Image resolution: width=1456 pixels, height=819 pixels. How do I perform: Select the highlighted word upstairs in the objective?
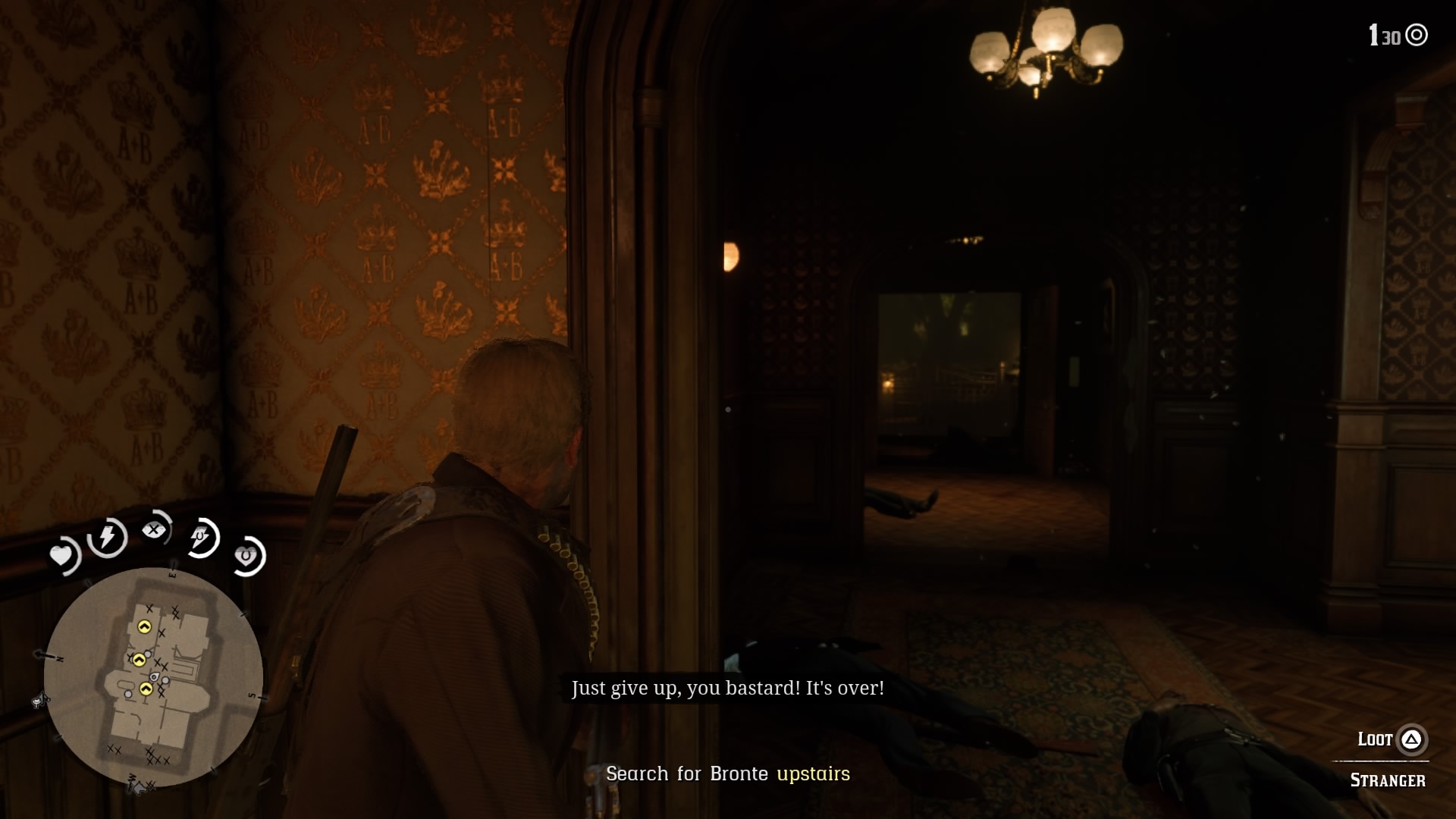814,774
